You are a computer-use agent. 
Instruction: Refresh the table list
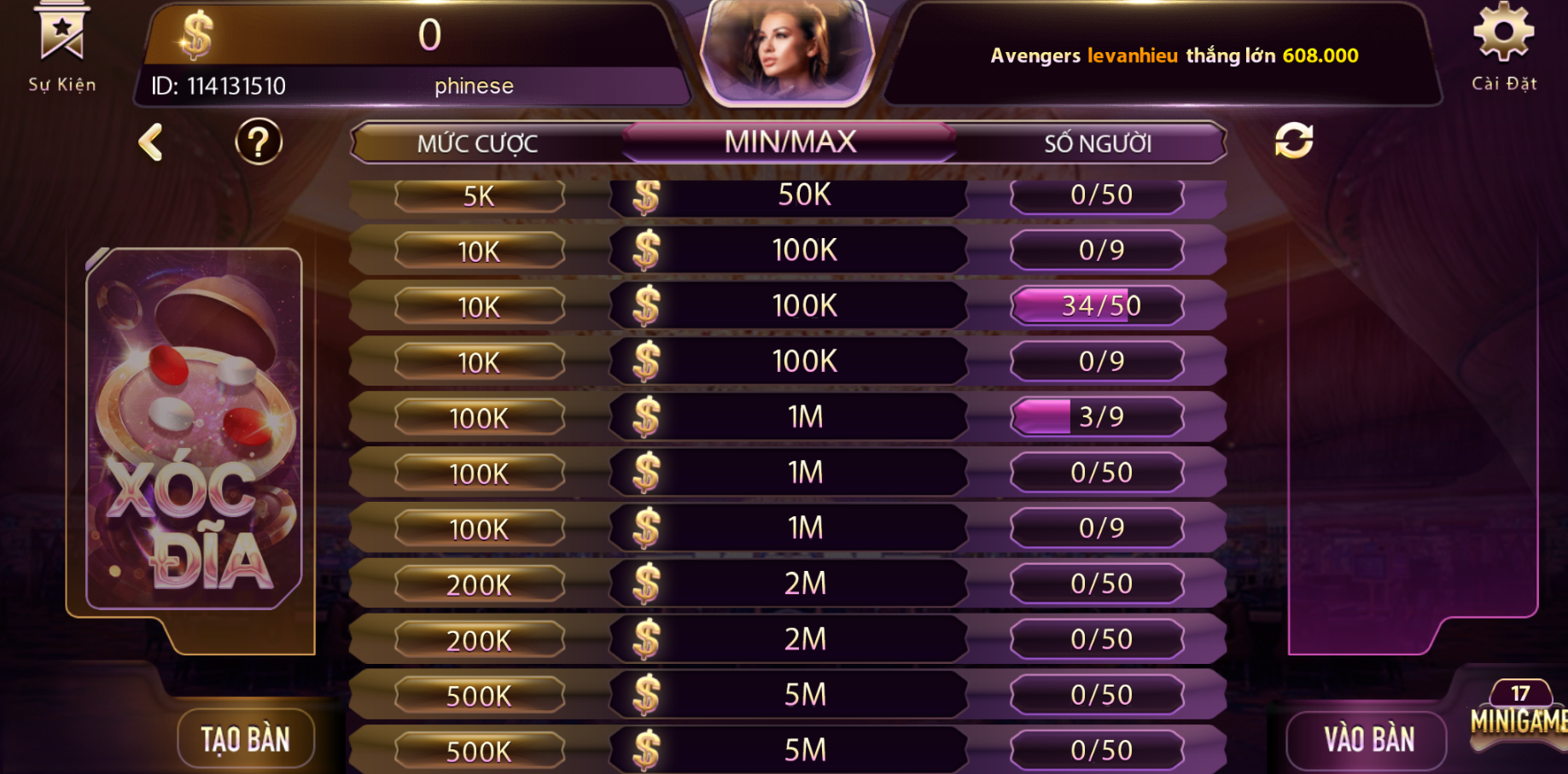coord(1291,142)
